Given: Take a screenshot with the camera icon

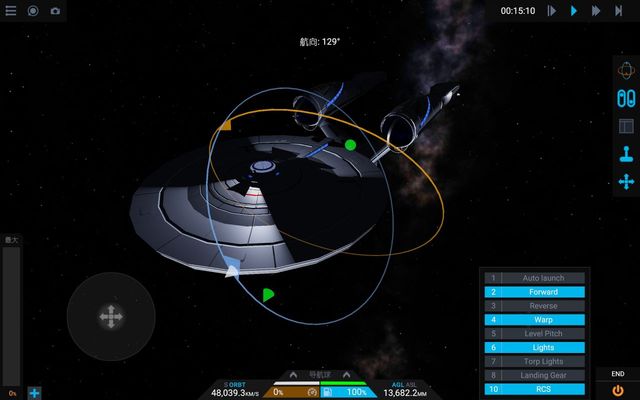Looking at the screenshot, I should pos(55,11).
